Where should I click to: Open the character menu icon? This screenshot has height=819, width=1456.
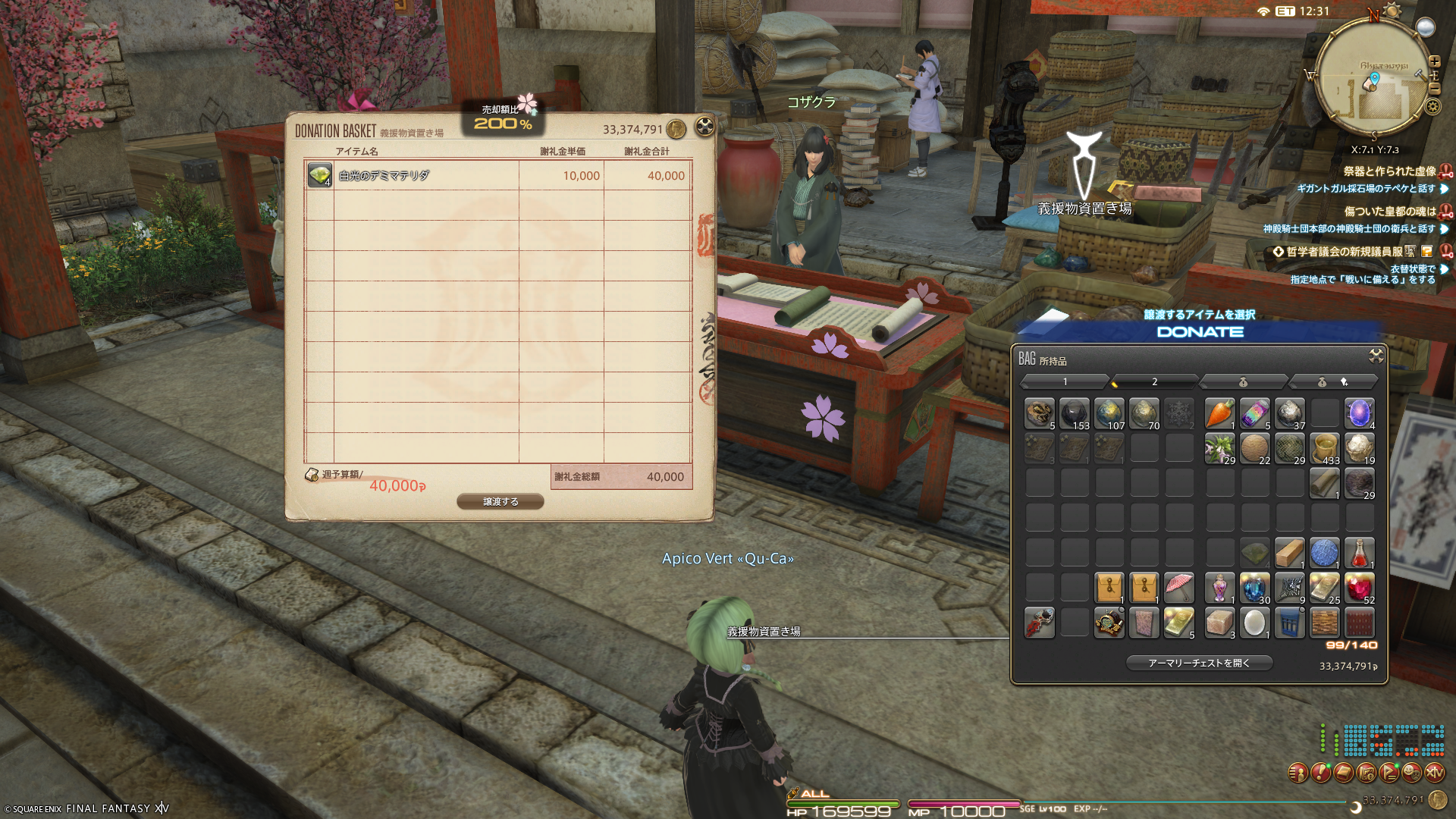(x=1298, y=773)
